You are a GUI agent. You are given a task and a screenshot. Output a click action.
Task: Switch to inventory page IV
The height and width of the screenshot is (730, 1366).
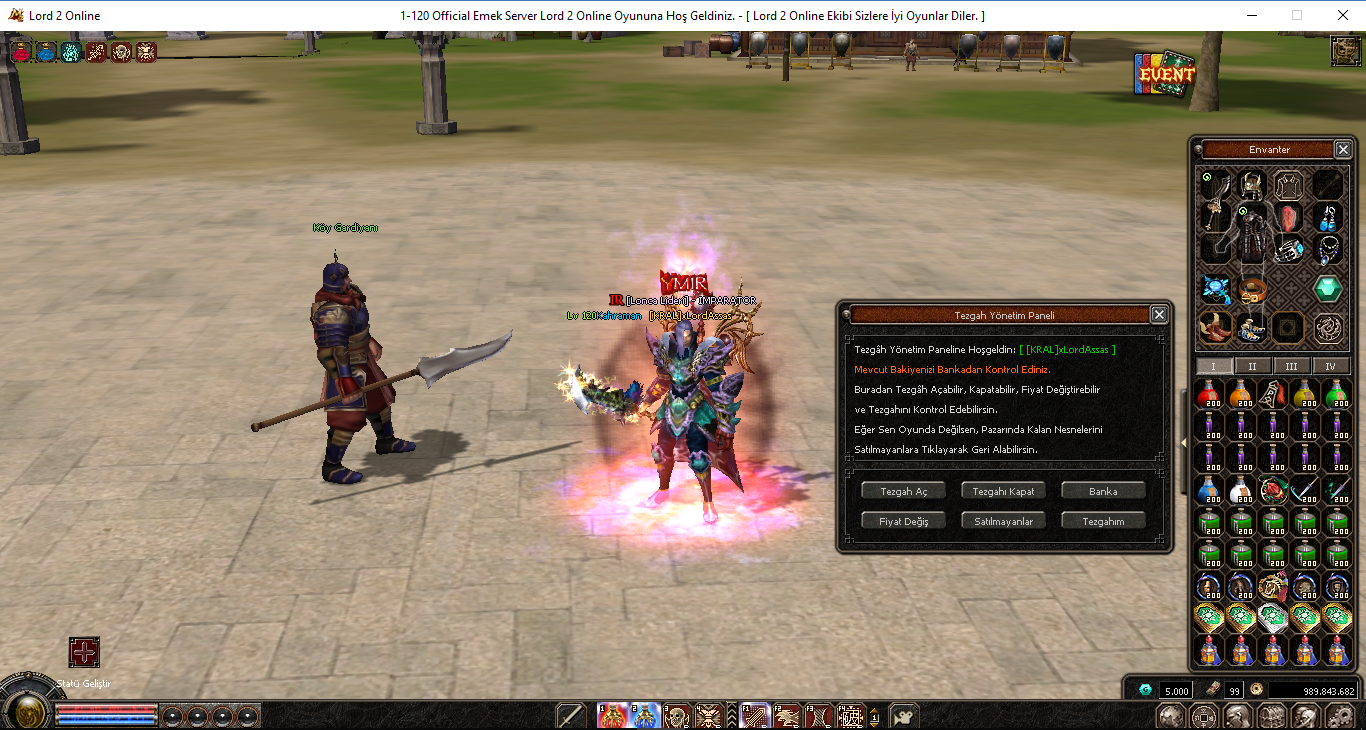[1331, 366]
